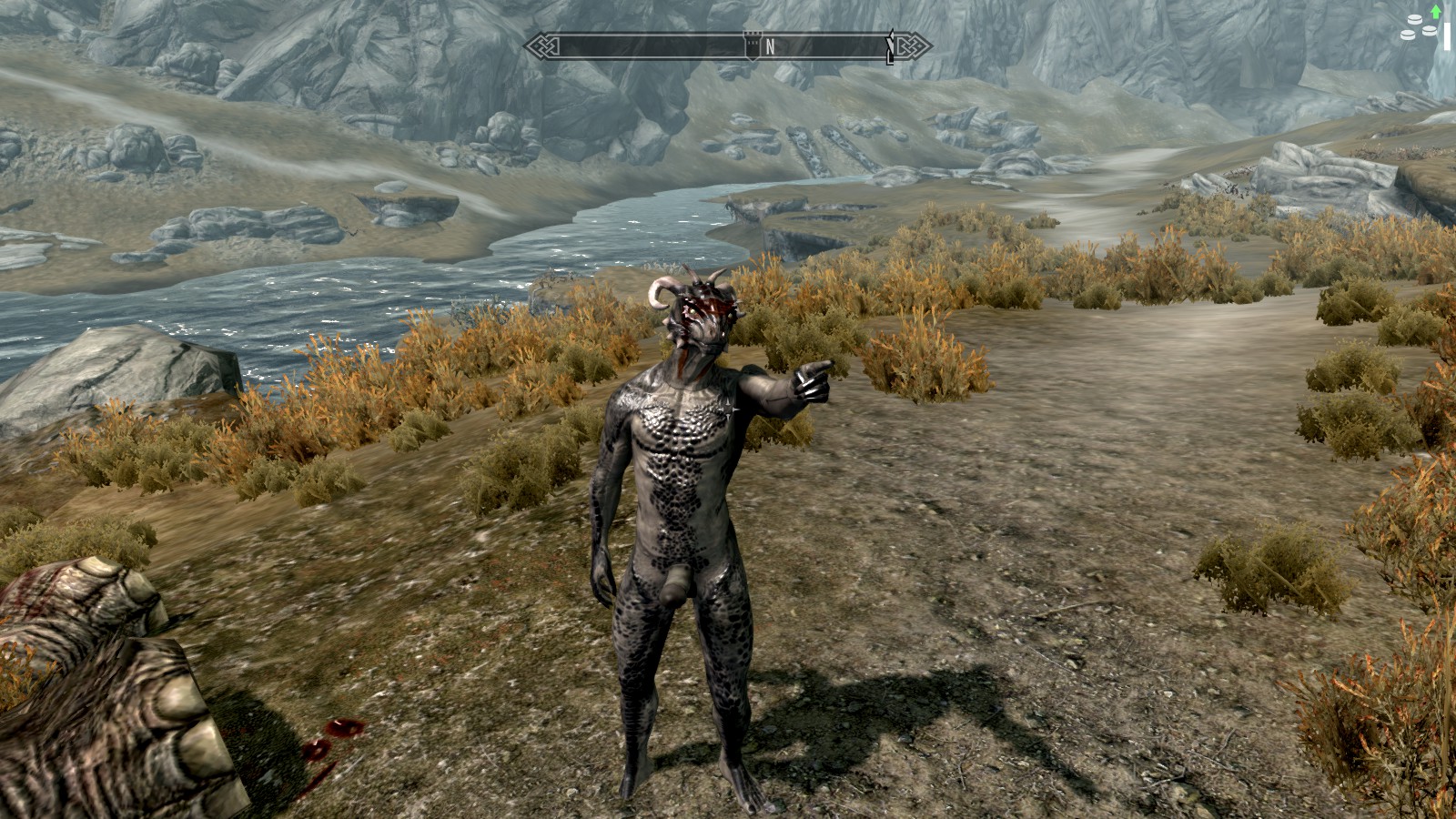Click the compass bar showing North
The height and width of the screenshot is (819, 1456).
tap(728, 46)
